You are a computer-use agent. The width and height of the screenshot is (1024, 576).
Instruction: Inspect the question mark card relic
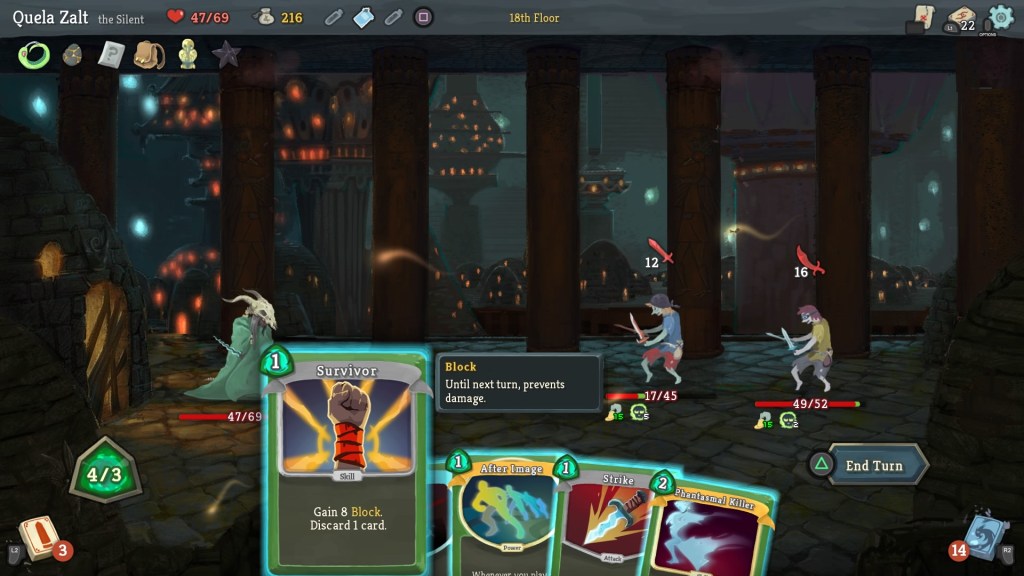[110, 55]
